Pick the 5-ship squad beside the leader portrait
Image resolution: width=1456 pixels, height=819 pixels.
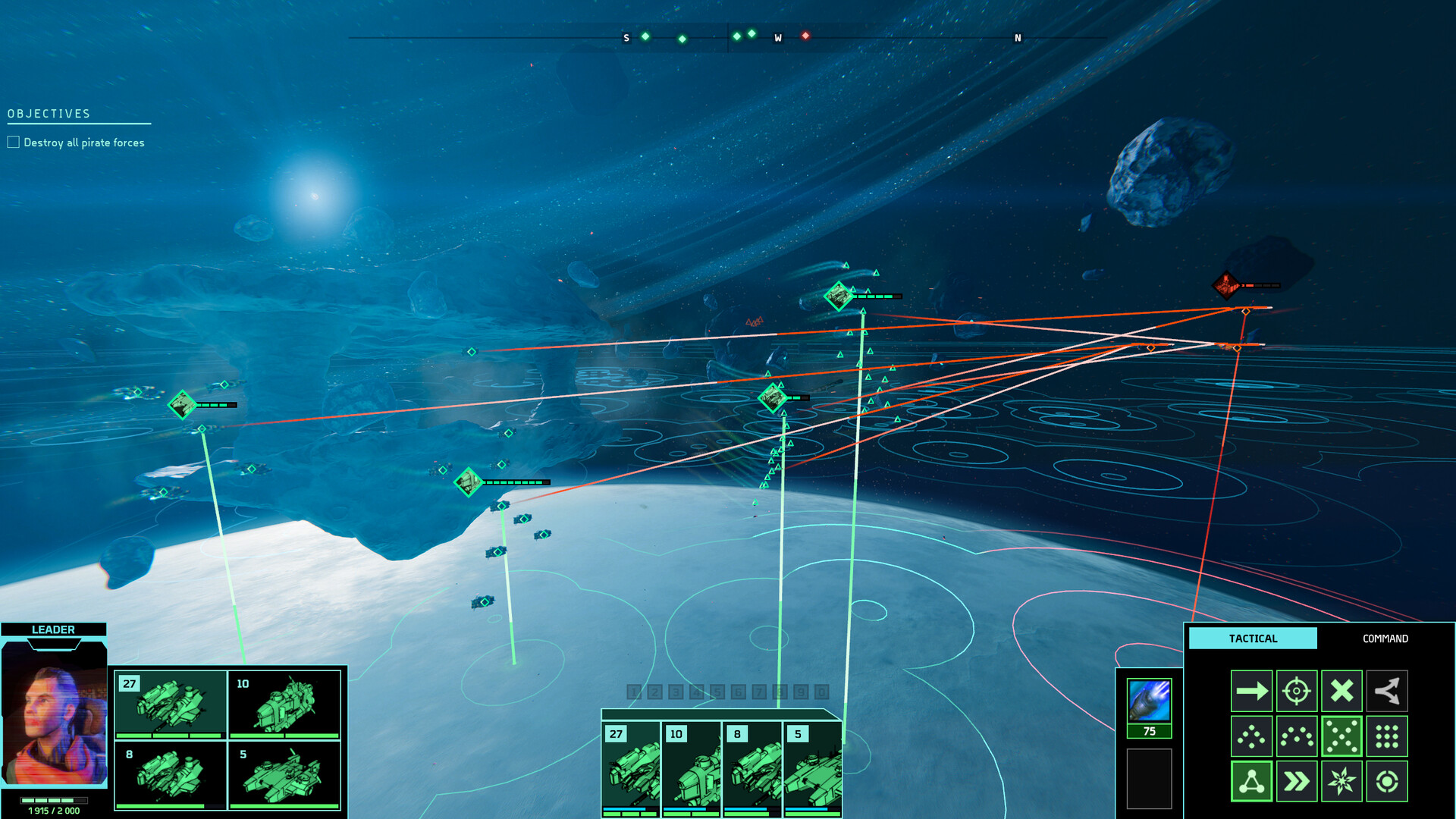coord(284,775)
